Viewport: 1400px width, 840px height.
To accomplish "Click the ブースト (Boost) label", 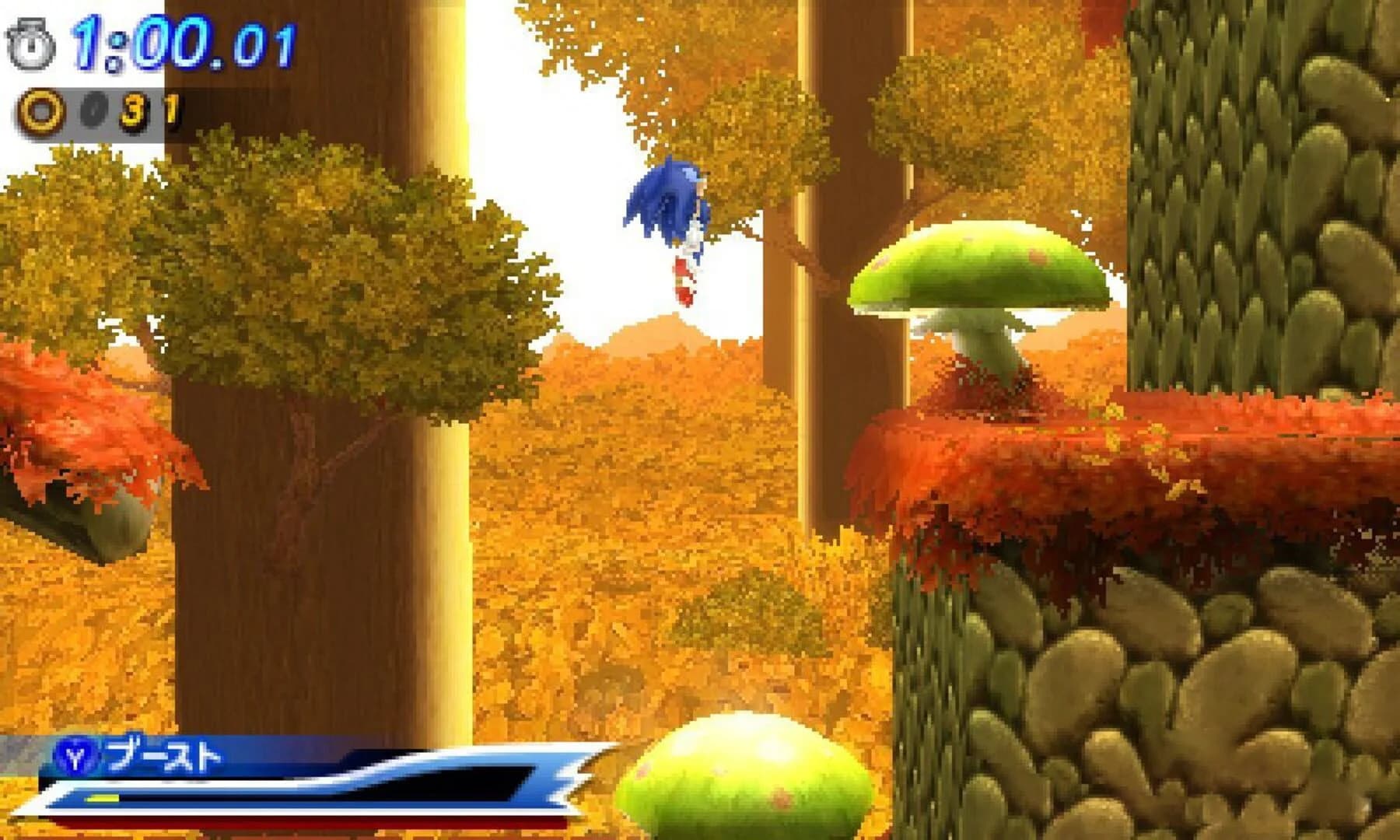I will coord(159,755).
